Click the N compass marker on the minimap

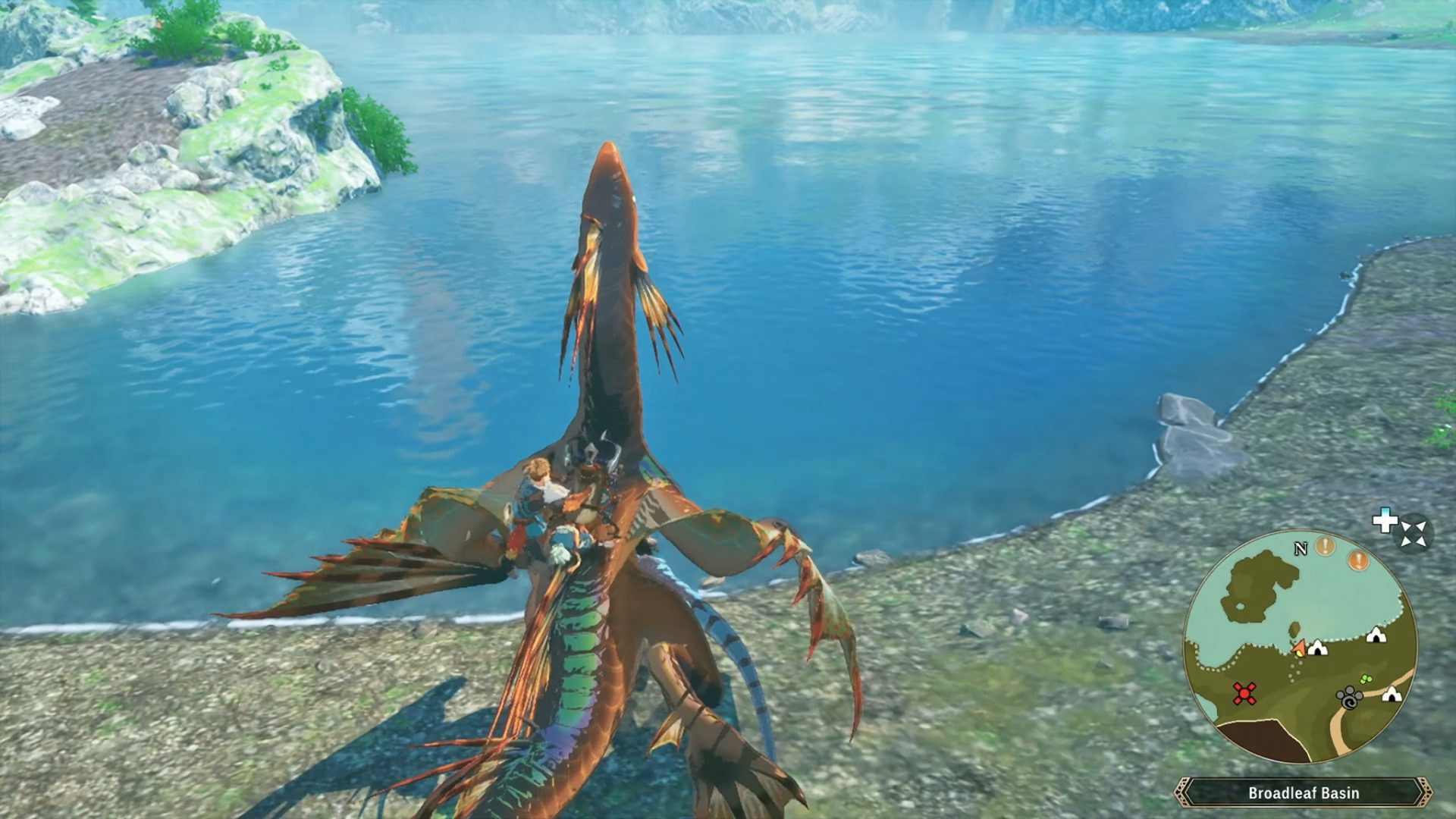point(1301,548)
